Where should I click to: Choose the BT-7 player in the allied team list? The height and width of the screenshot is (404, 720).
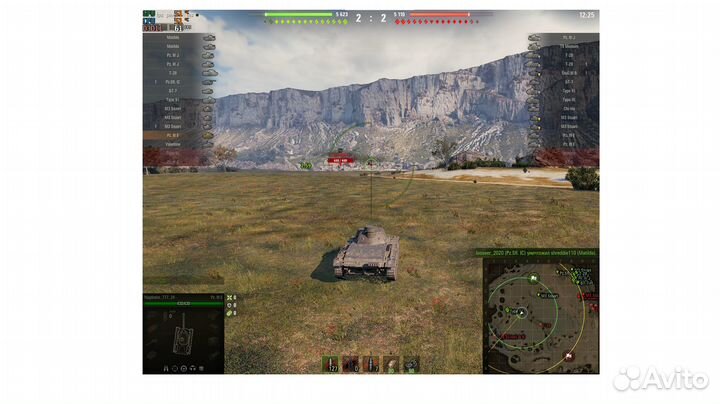[x=180, y=91]
